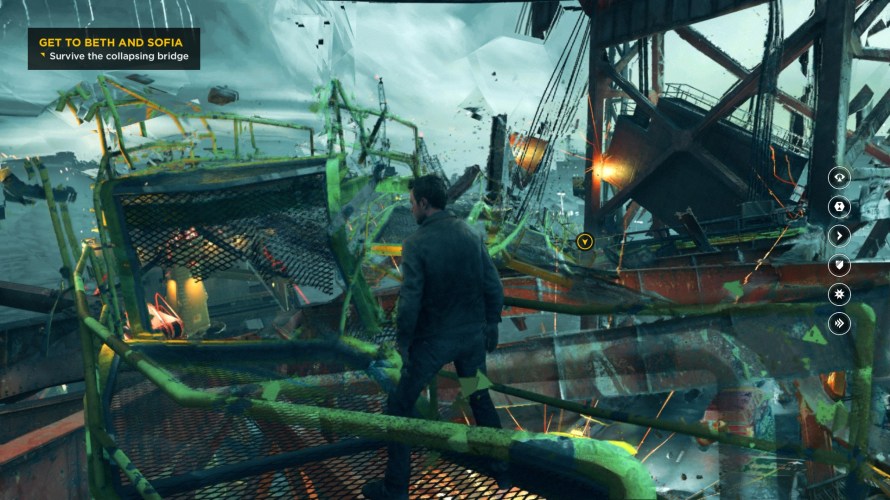Activate the single-chevron Time Dodge icon
Viewport: 890px width, 500px height.
click(839, 235)
